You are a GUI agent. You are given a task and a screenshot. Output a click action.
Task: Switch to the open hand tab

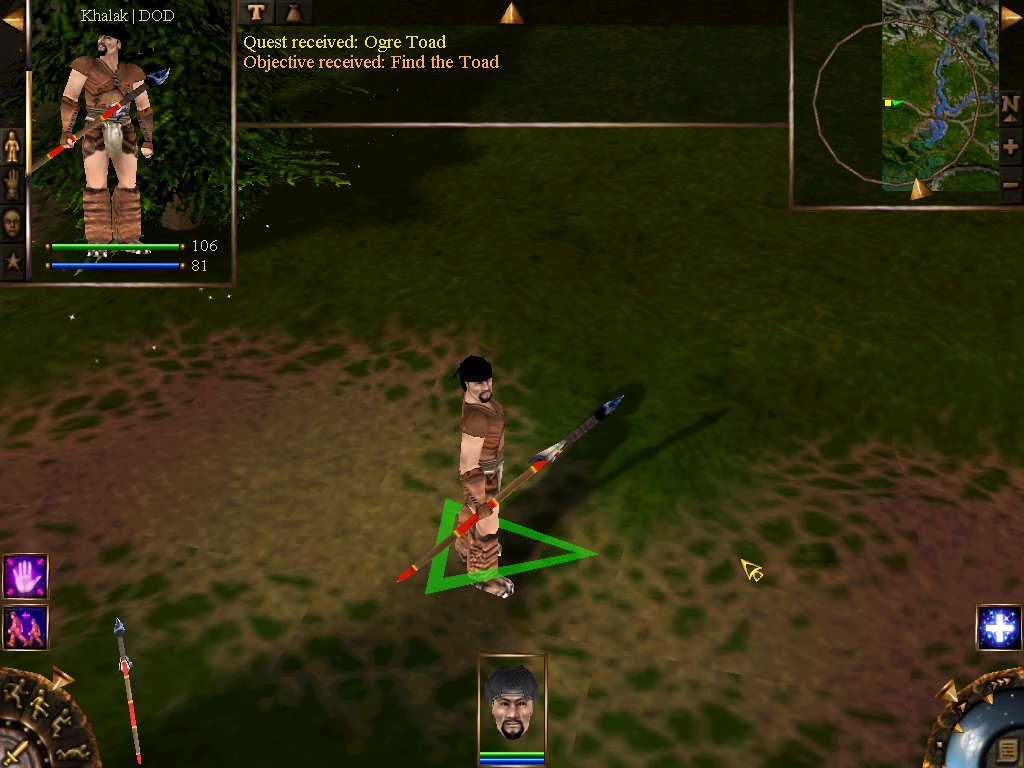click(x=12, y=184)
